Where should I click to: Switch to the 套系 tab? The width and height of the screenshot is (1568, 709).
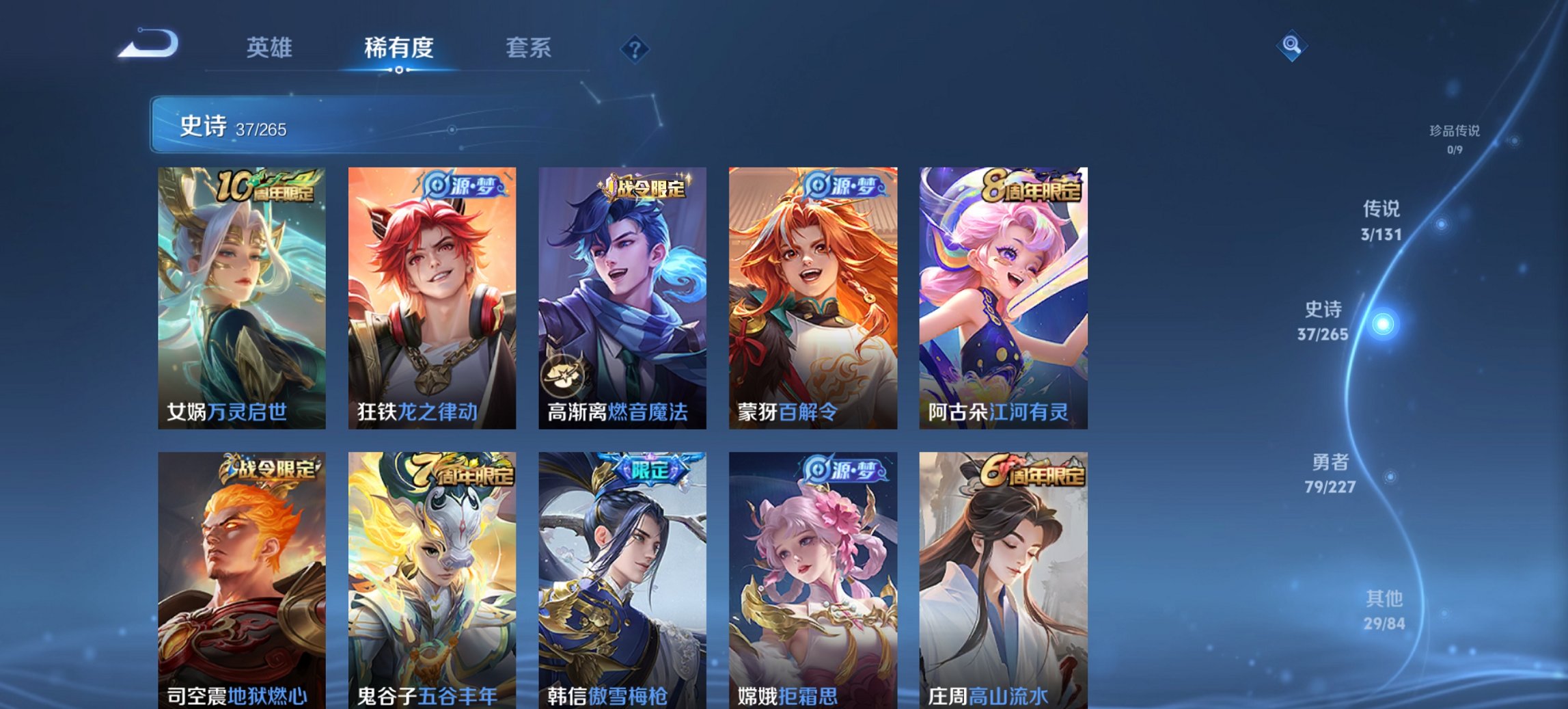coord(529,48)
